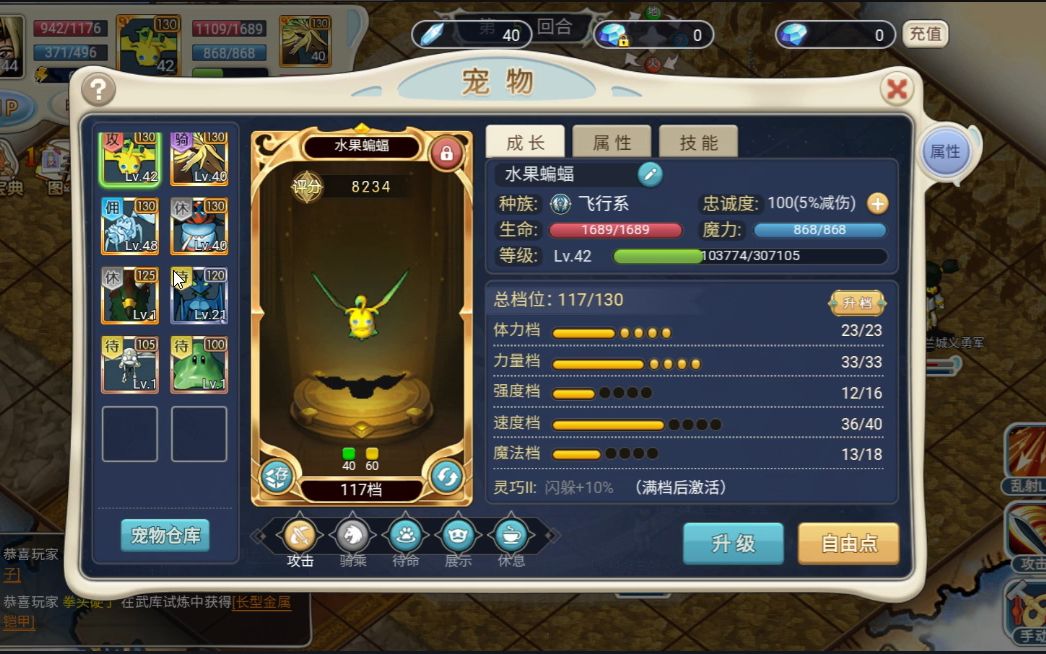Open the 宠物仓库 storage
This screenshot has width=1046, height=654.
click(165, 535)
